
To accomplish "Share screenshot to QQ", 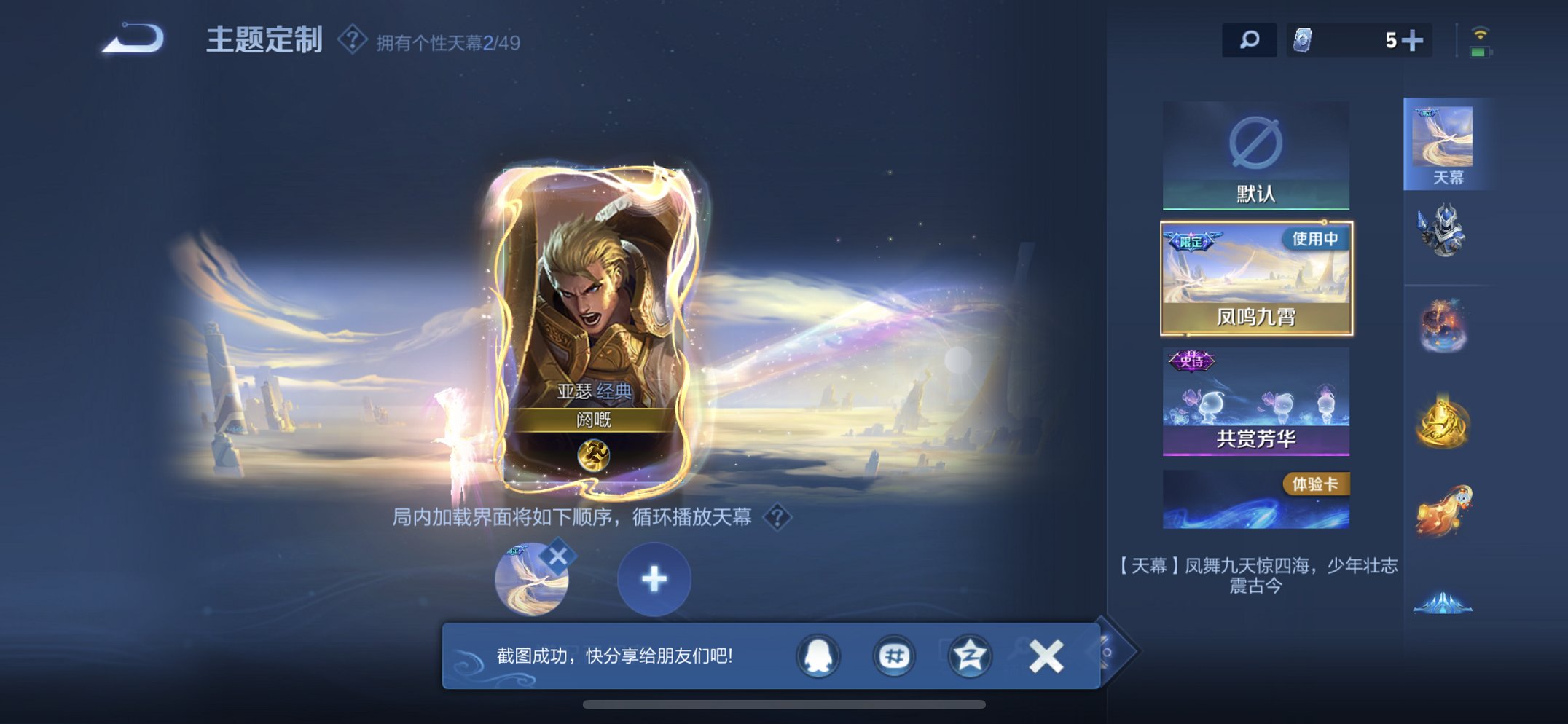I will tap(818, 656).
